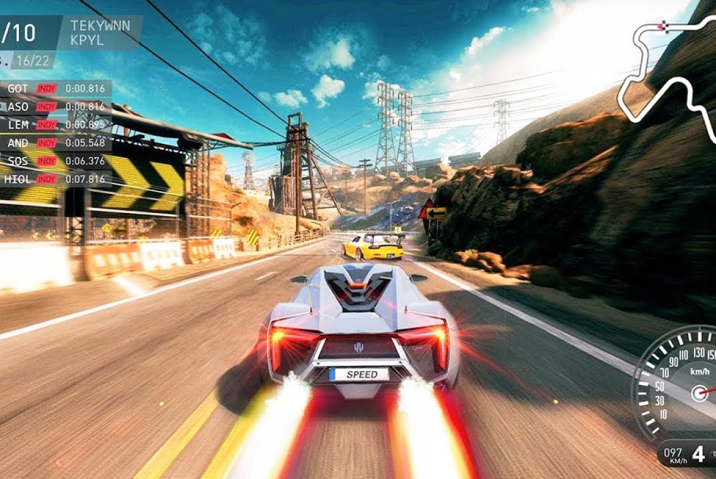716x479 pixels.
Task: Select the ASO leaderboard row
Action: (55, 106)
